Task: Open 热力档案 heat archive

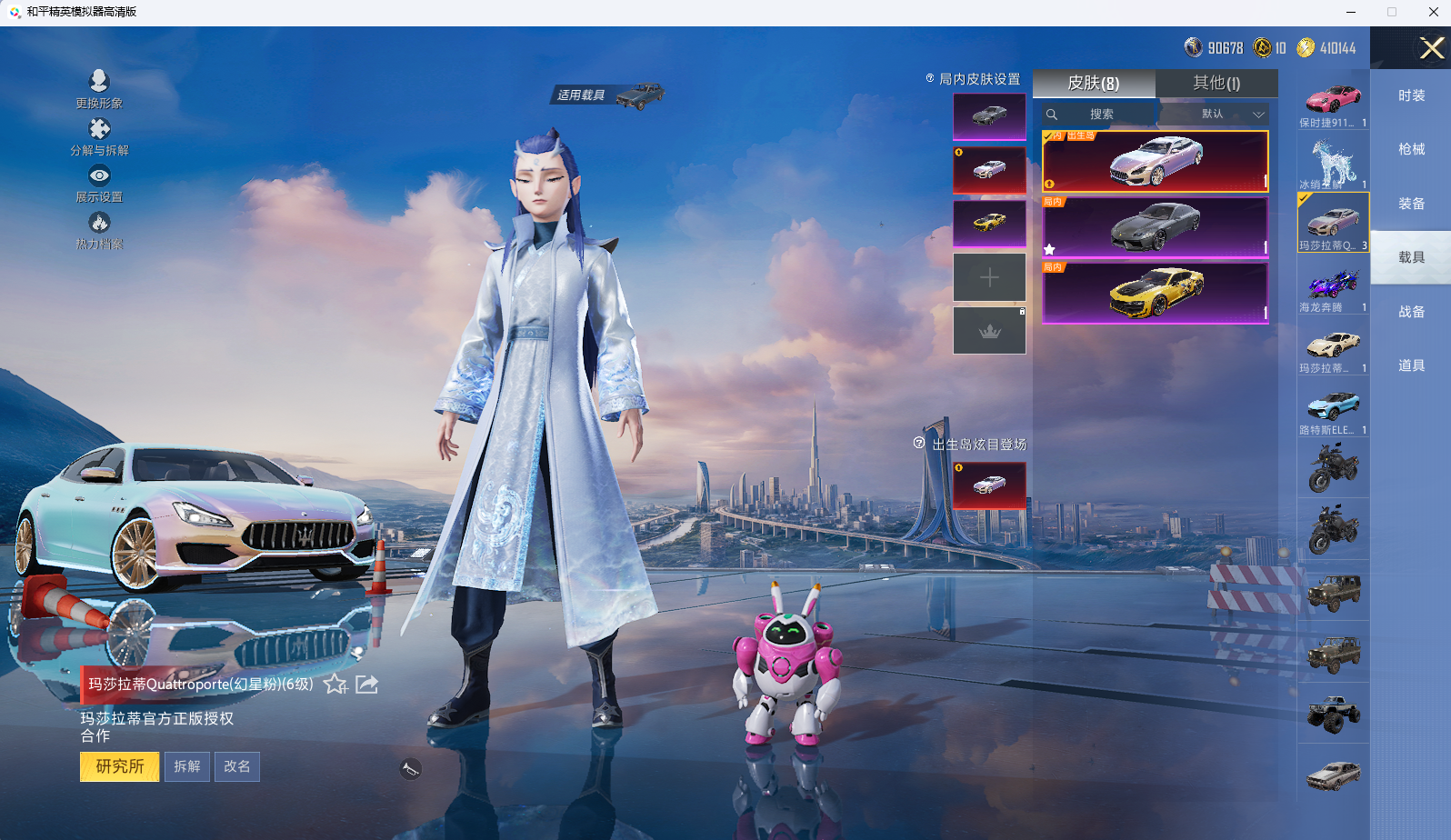Action: 99,231
